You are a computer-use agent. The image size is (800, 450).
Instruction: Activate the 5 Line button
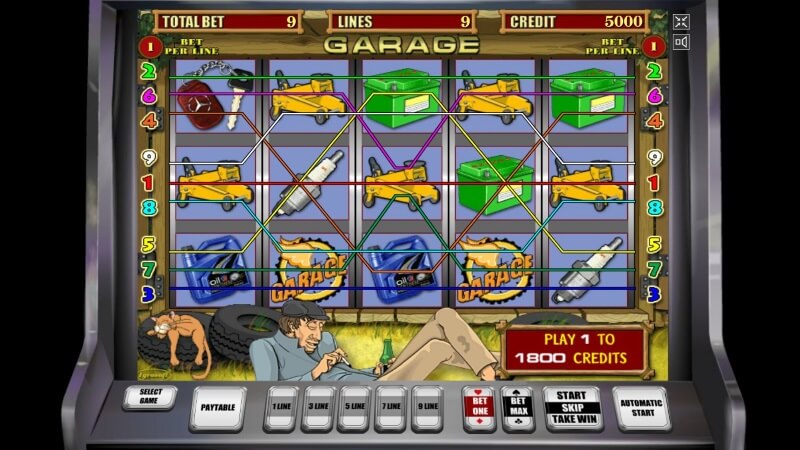point(354,408)
